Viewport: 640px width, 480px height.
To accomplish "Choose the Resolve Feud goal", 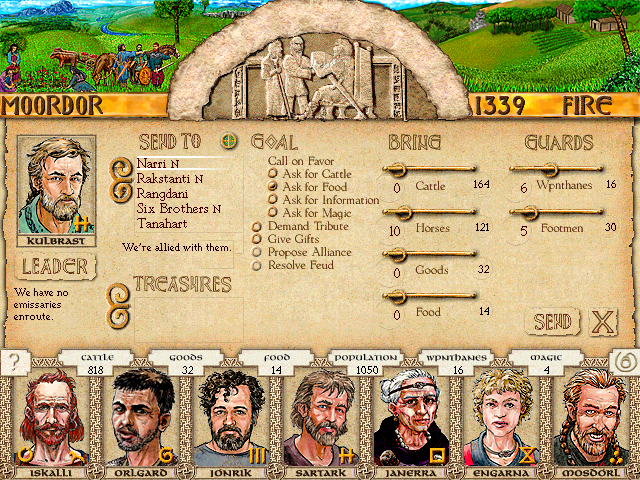I will [x=301, y=265].
